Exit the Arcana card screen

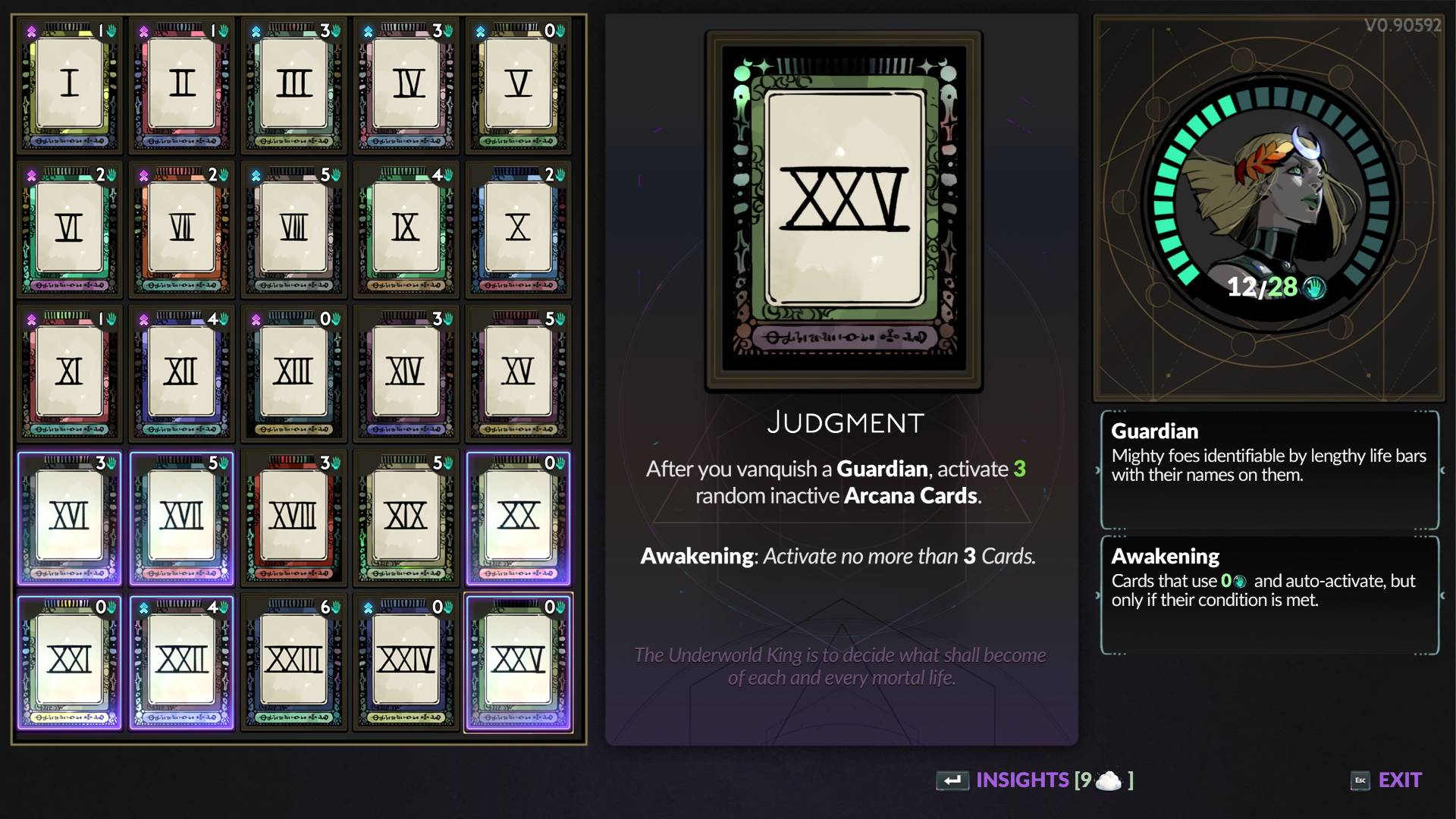click(x=1387, y=780)
